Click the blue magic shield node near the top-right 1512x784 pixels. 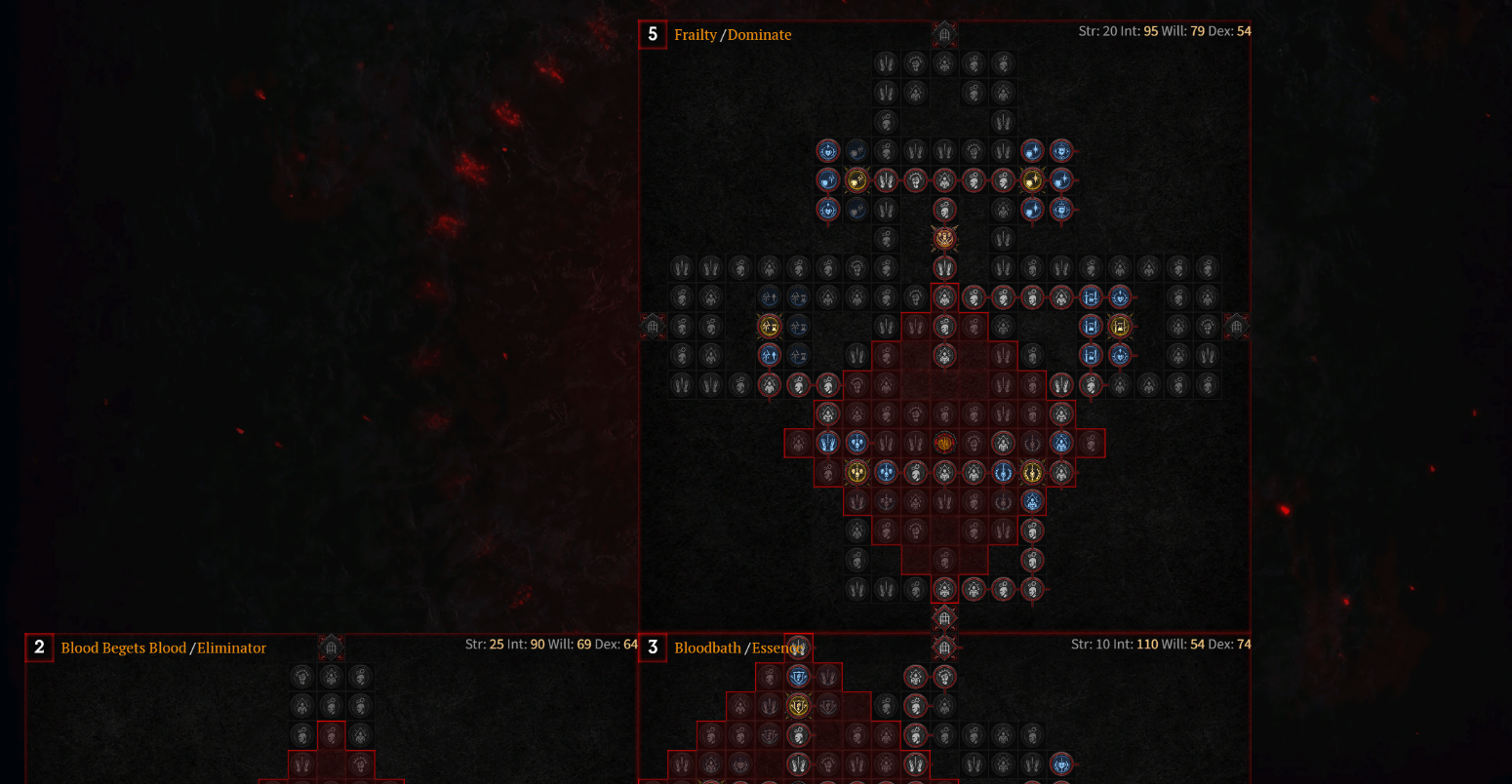point(1060,152)
